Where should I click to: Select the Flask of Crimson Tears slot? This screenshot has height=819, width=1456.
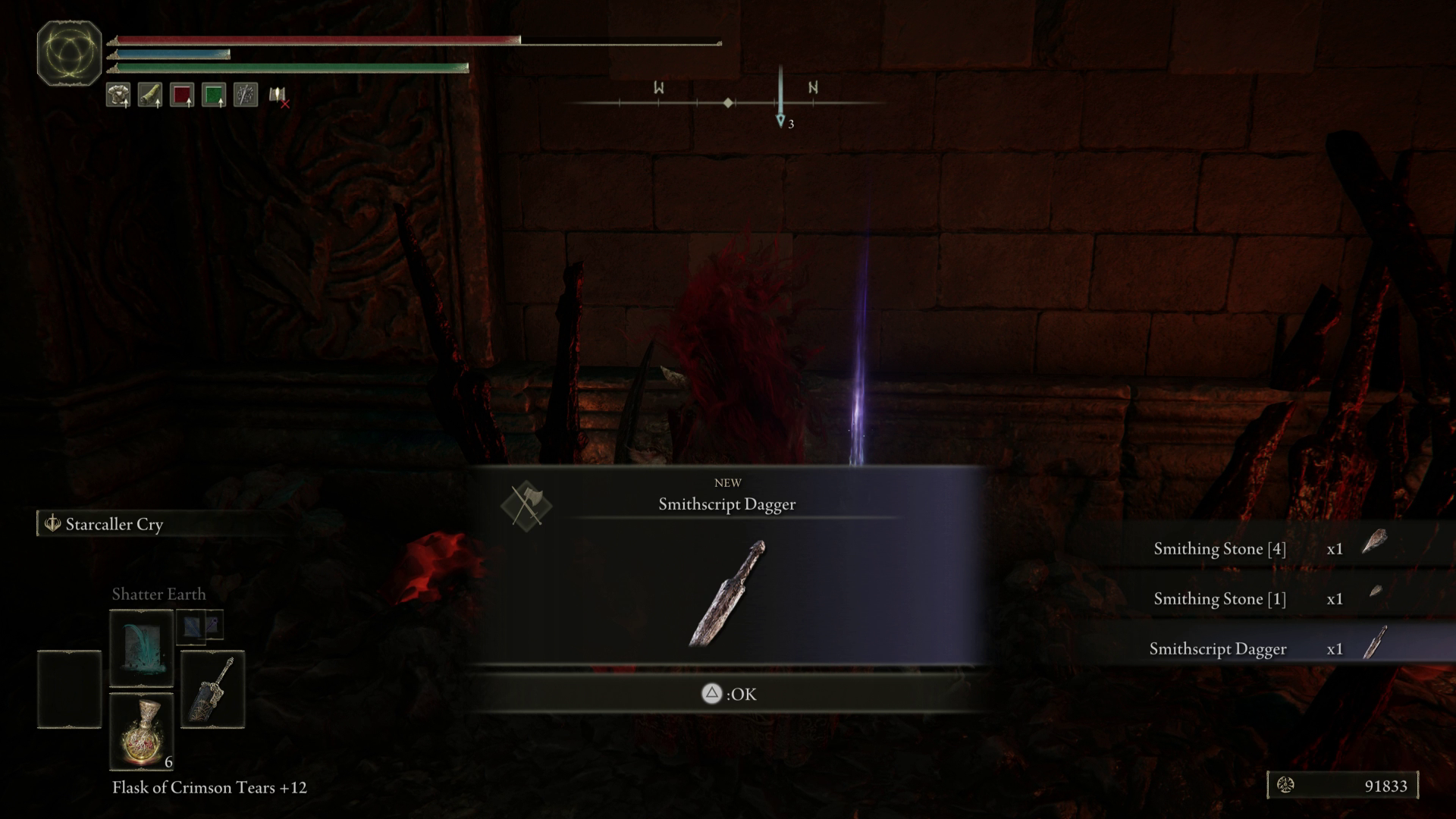142,731
